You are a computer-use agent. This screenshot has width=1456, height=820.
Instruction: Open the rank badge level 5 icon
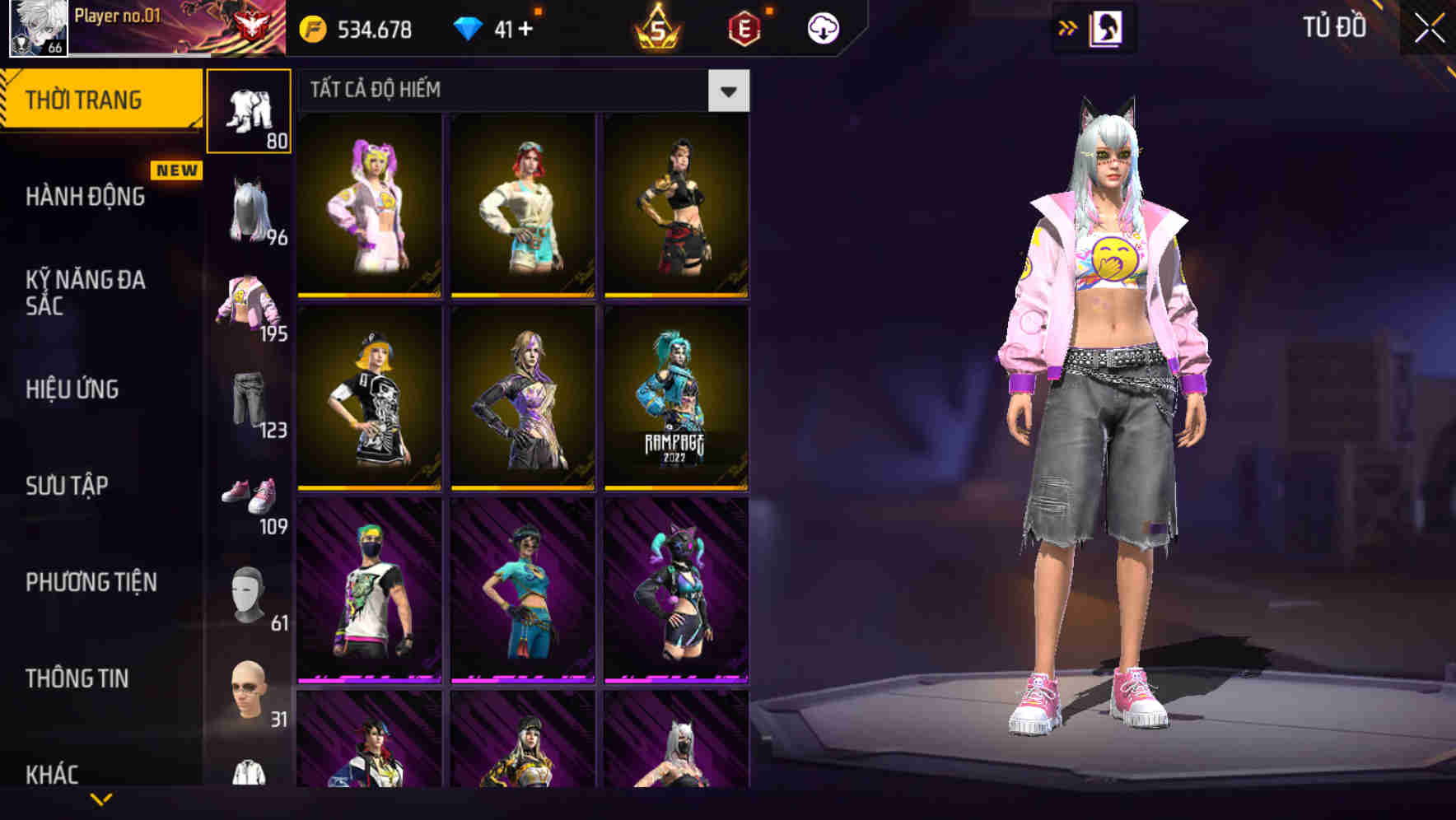pos(659,26)
